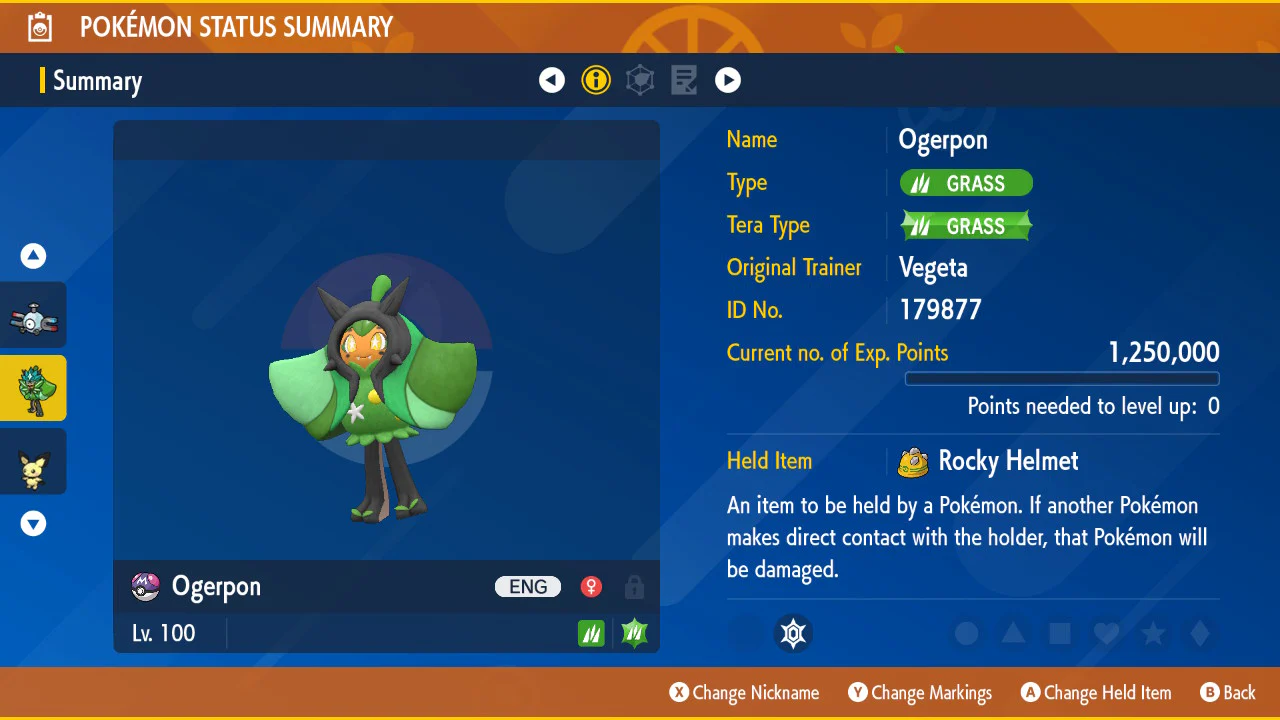Viewport: 1280px width, 720px height.
Task: Toggle the heart marking
Action: (x=1106, y=633)
